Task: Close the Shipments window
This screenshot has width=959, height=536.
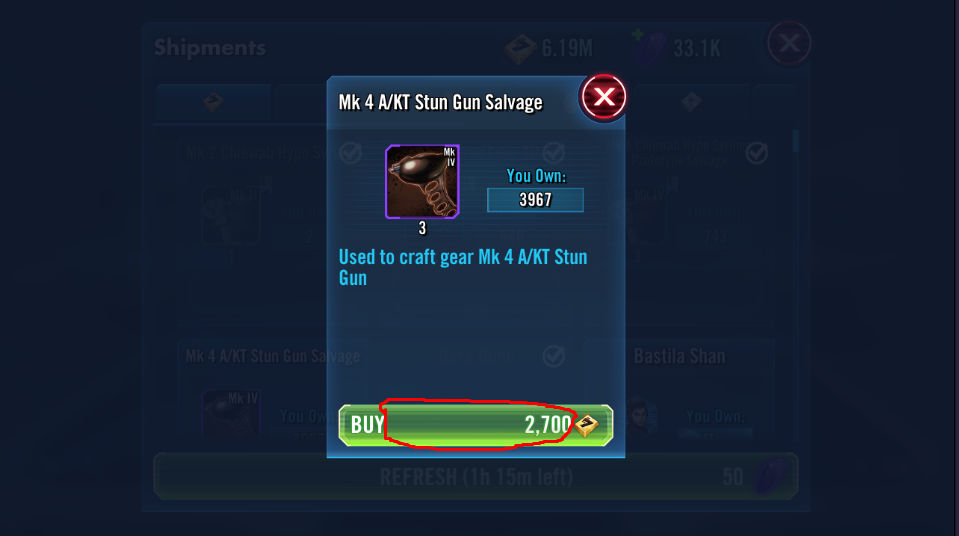Action: coord(788,44)
